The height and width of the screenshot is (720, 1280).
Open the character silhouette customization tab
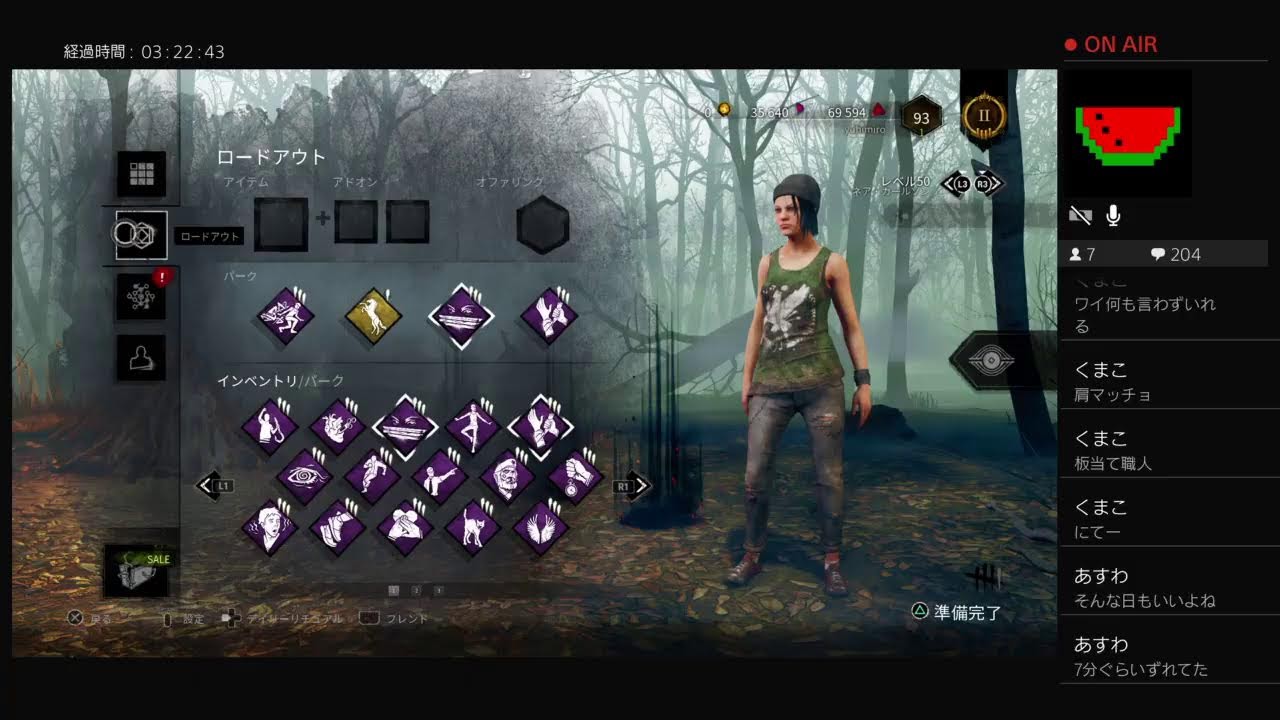[141, 357]
